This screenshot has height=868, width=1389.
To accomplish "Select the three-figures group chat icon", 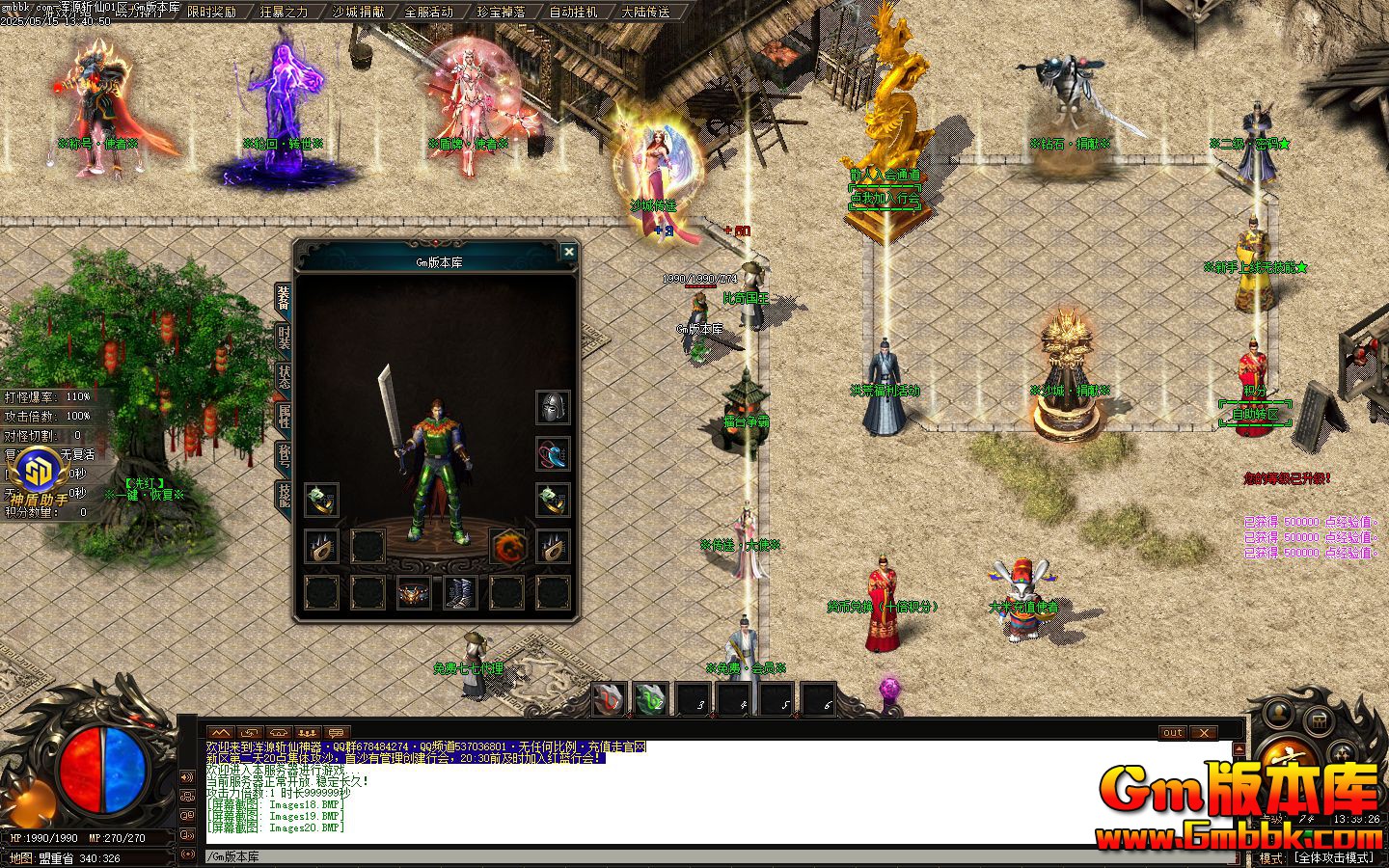I will 306,731.
